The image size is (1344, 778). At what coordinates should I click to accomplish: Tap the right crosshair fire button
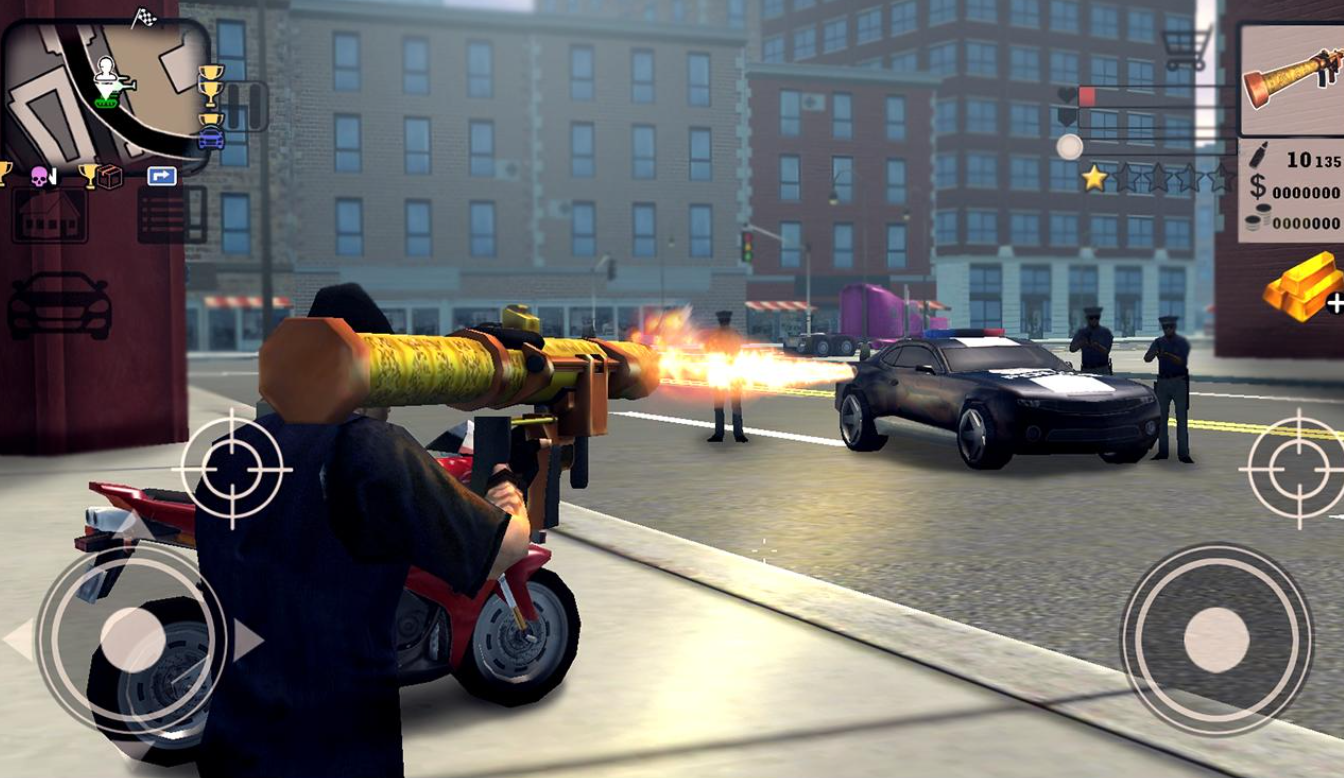pyautogui.click(x=1296, y=468)
